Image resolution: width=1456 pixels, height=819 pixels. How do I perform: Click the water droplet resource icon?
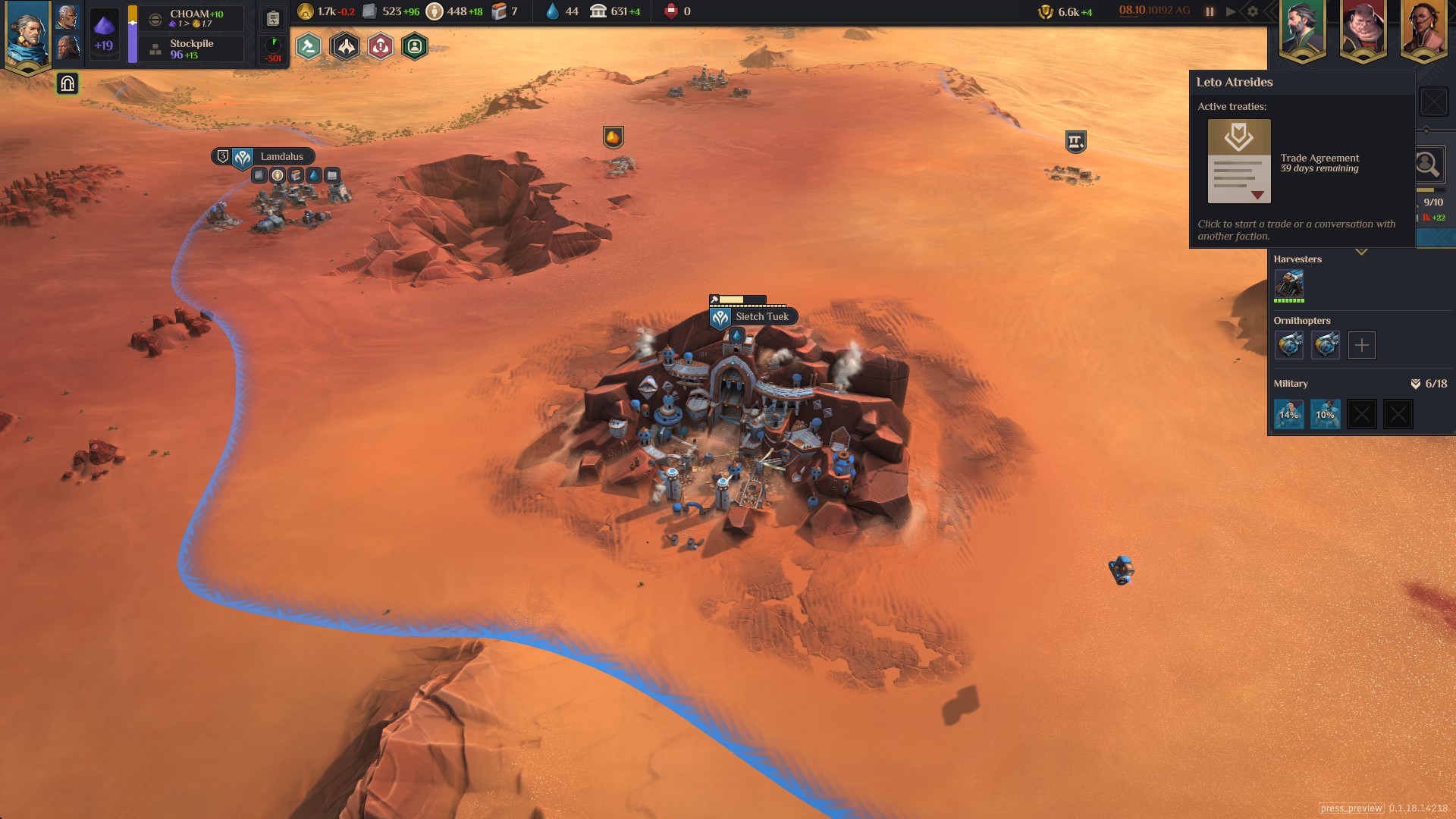tap(551, 11)
